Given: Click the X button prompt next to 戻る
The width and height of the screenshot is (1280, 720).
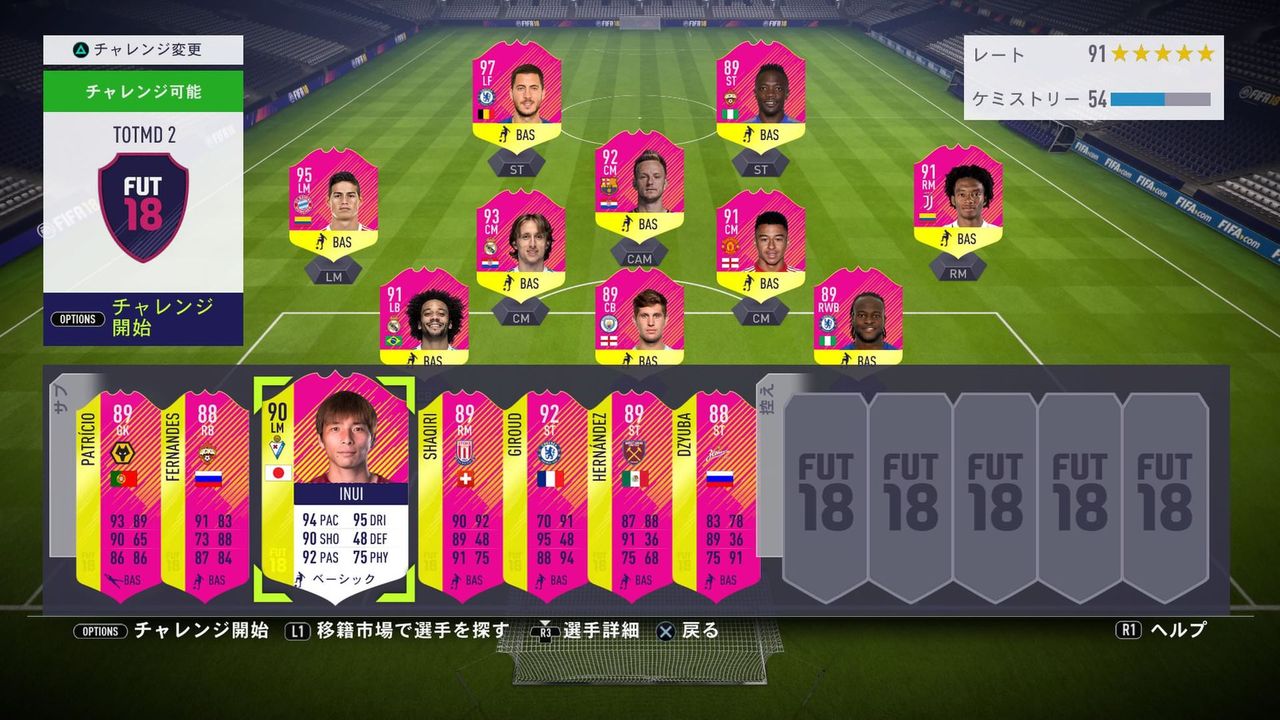Looking at the screenshot, I should tap(665, 631).
